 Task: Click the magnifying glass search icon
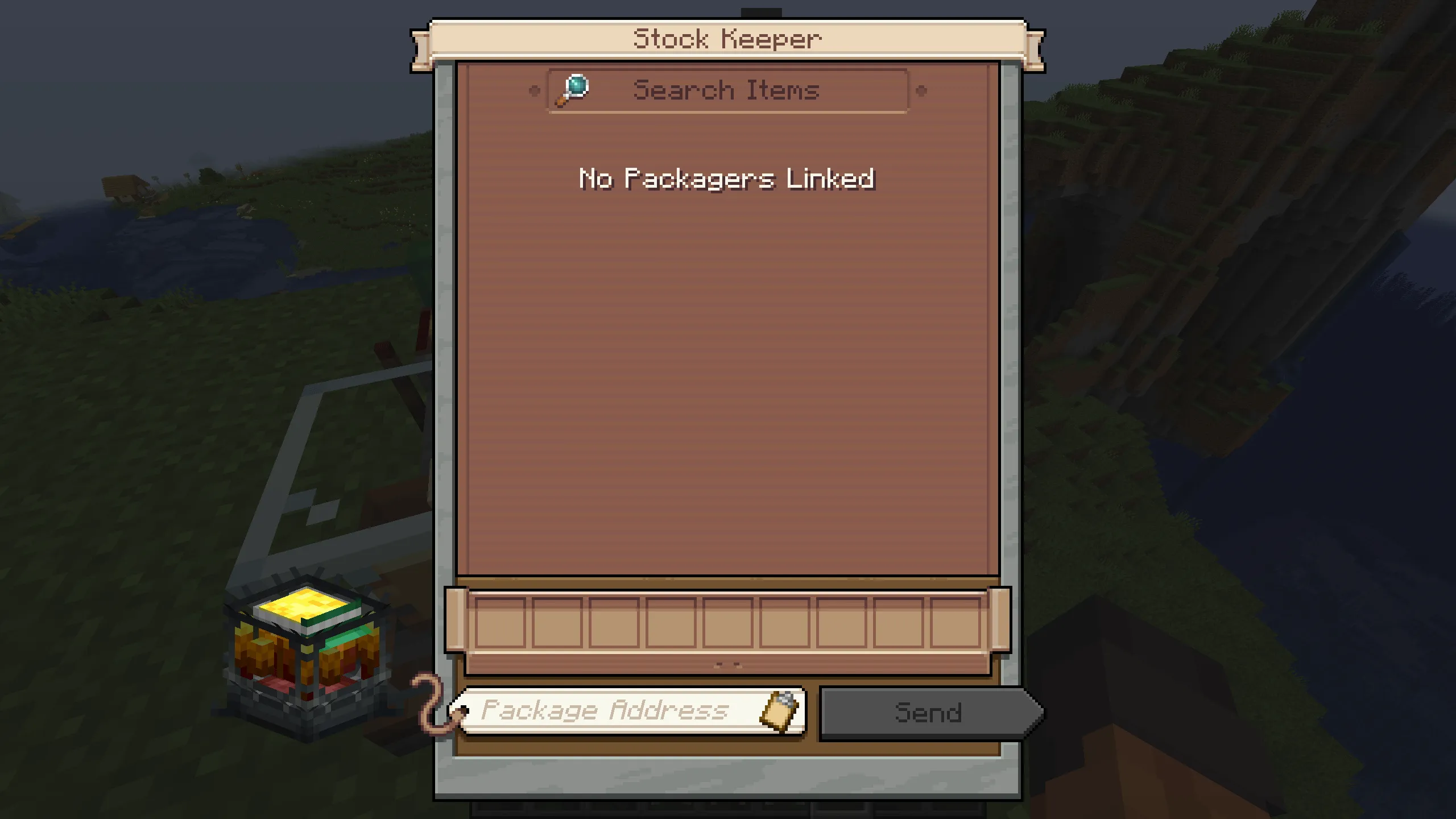[x=572, y=90]
